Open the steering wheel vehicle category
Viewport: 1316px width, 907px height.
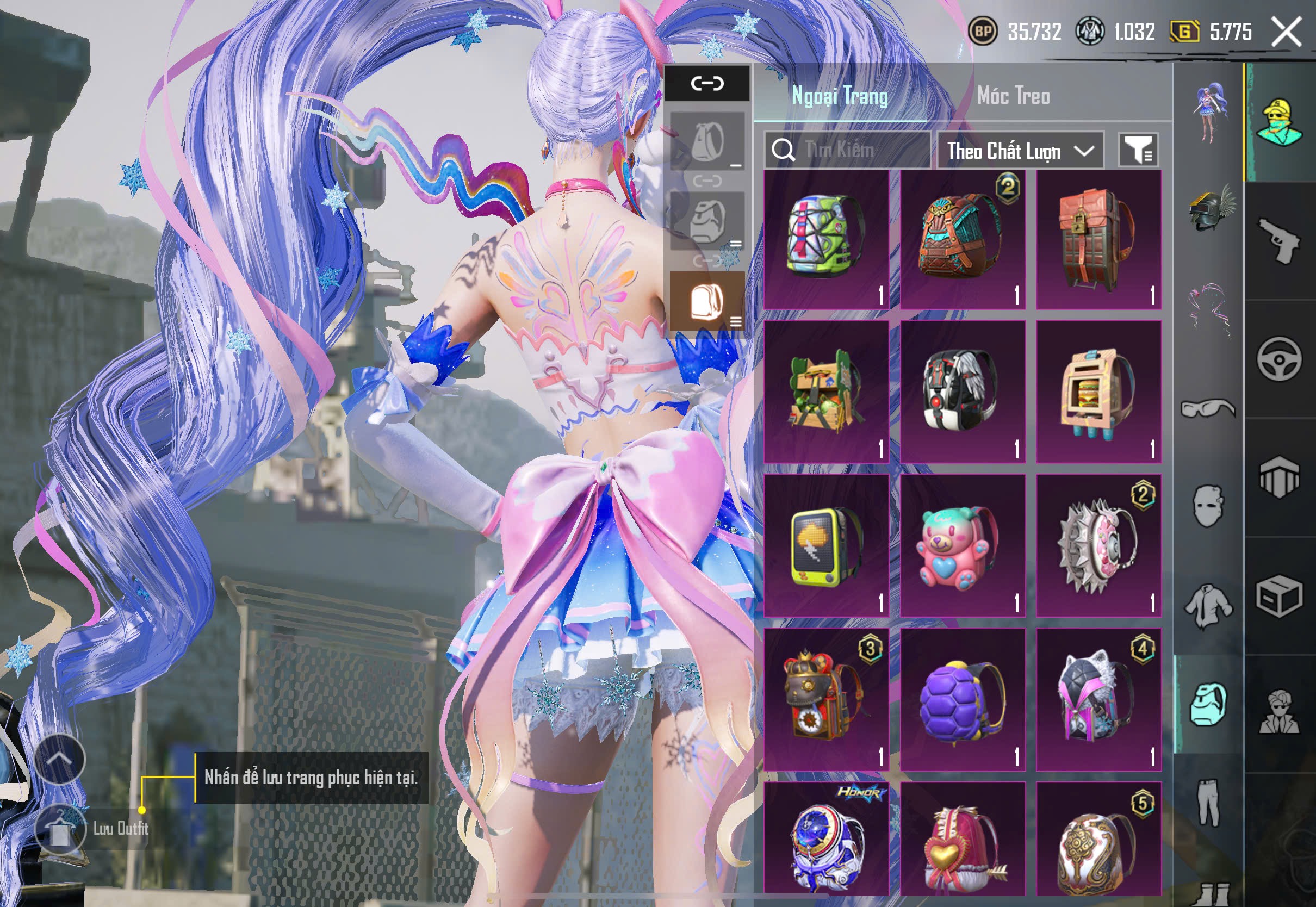(1279, 359)
